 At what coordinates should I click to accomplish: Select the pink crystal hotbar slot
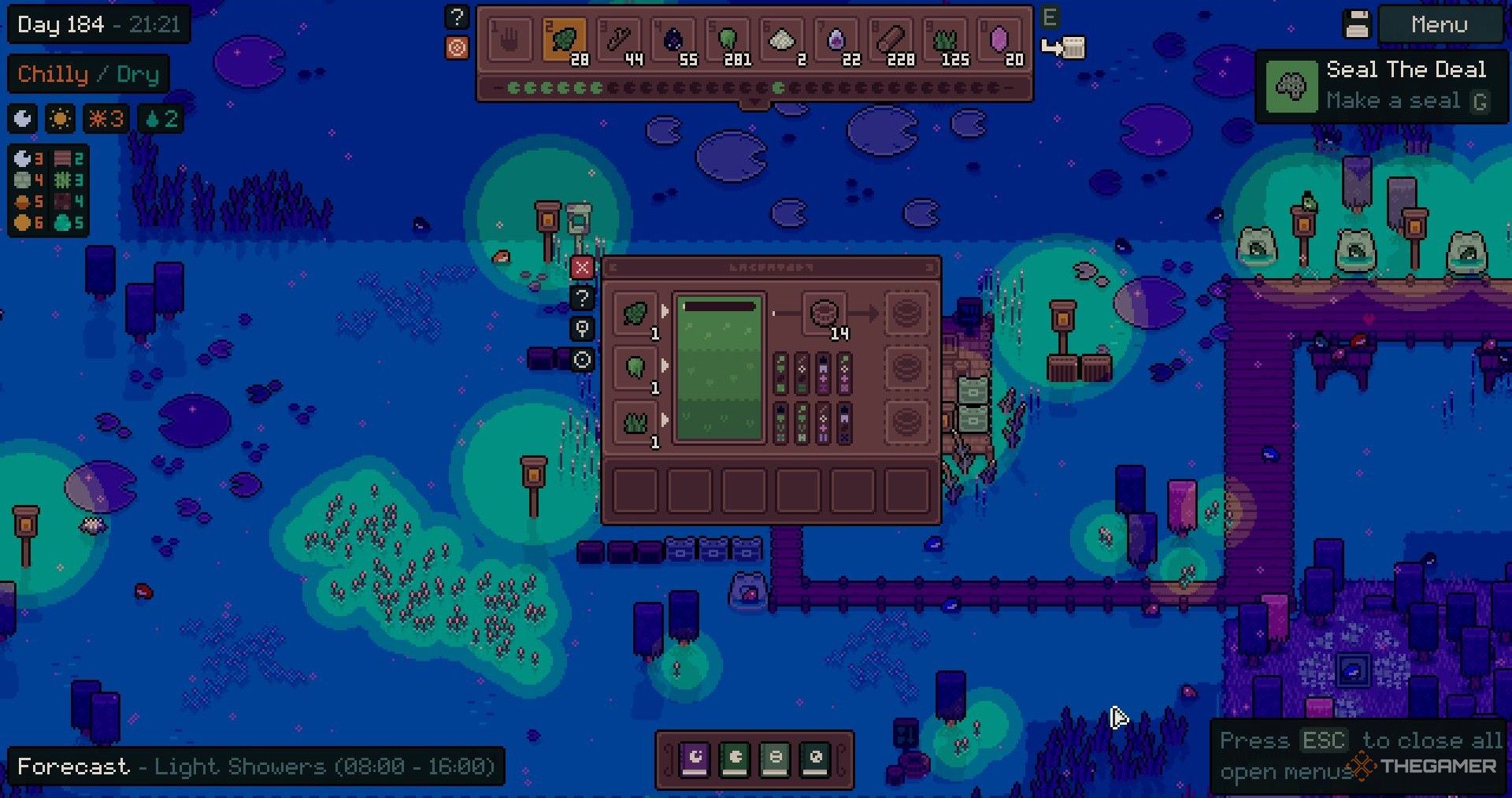pyautogui.click(x=1000, y=41)
